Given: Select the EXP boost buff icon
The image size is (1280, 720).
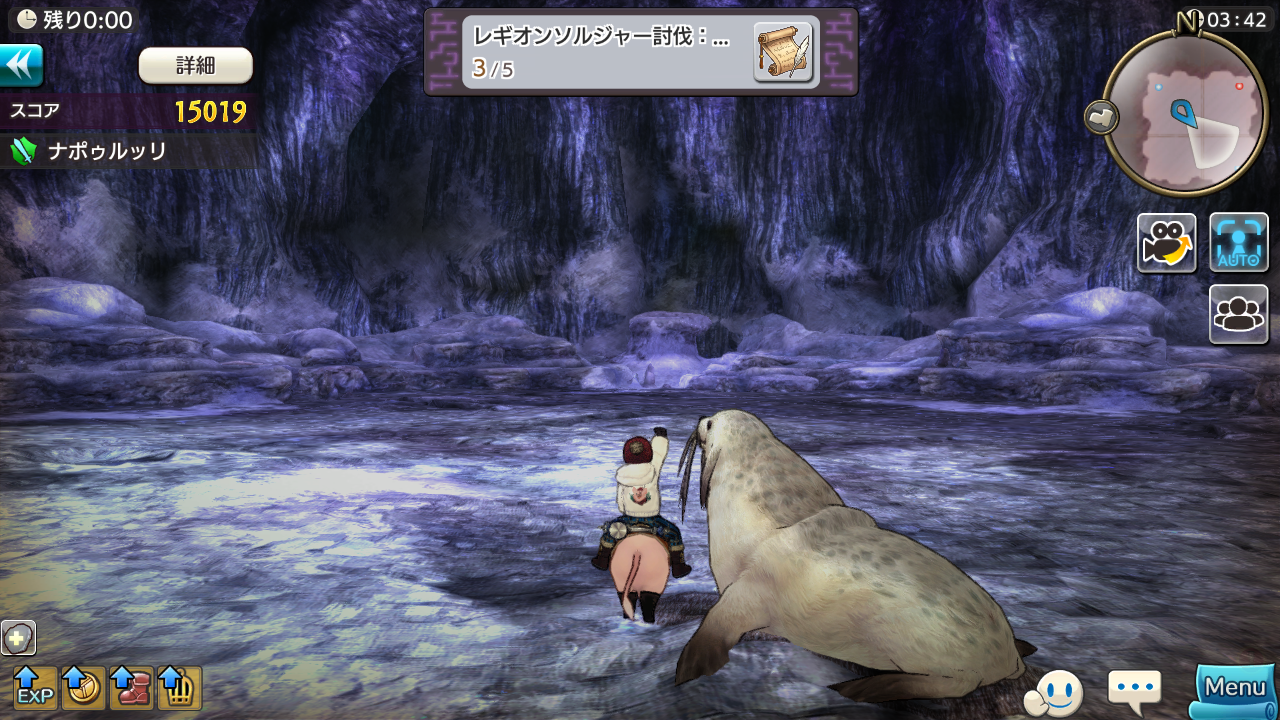Looking at the screenshot, I should coord(35,687).
